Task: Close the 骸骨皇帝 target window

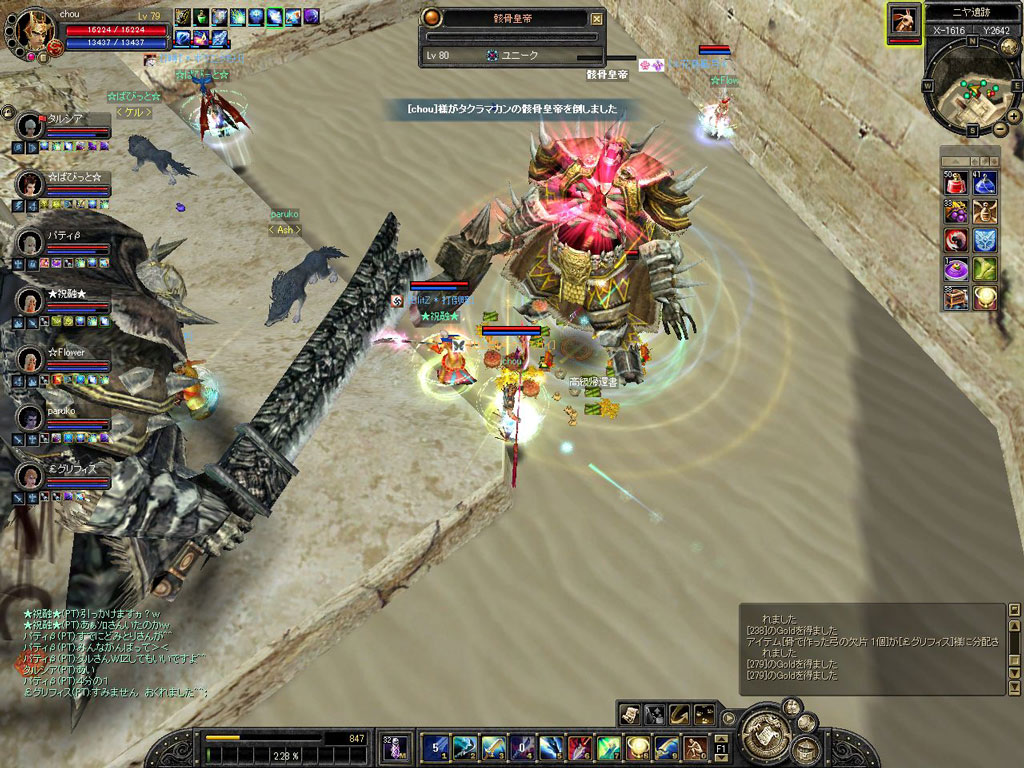Action: (597, 18)
